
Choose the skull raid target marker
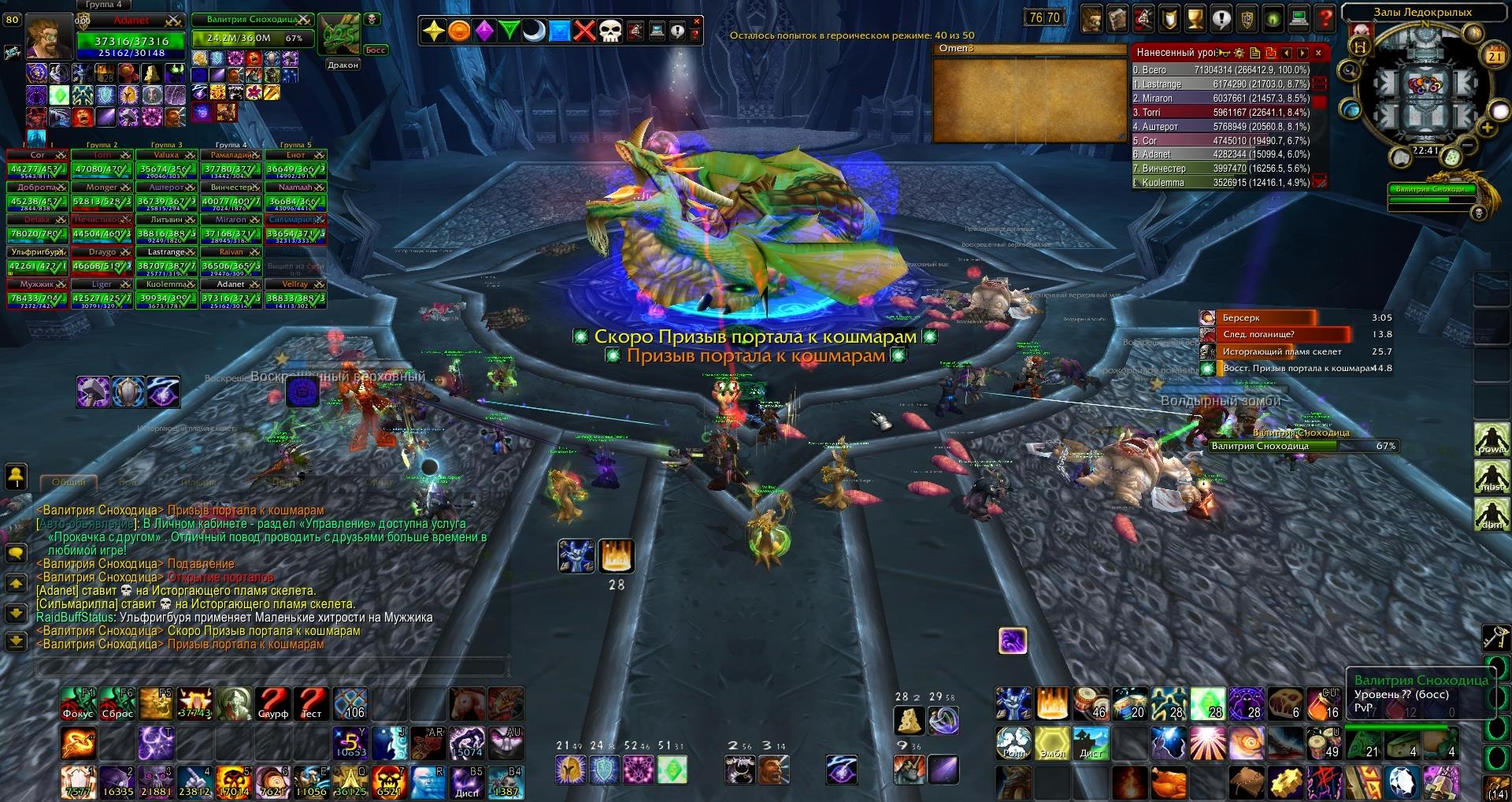tap(610, 32)
